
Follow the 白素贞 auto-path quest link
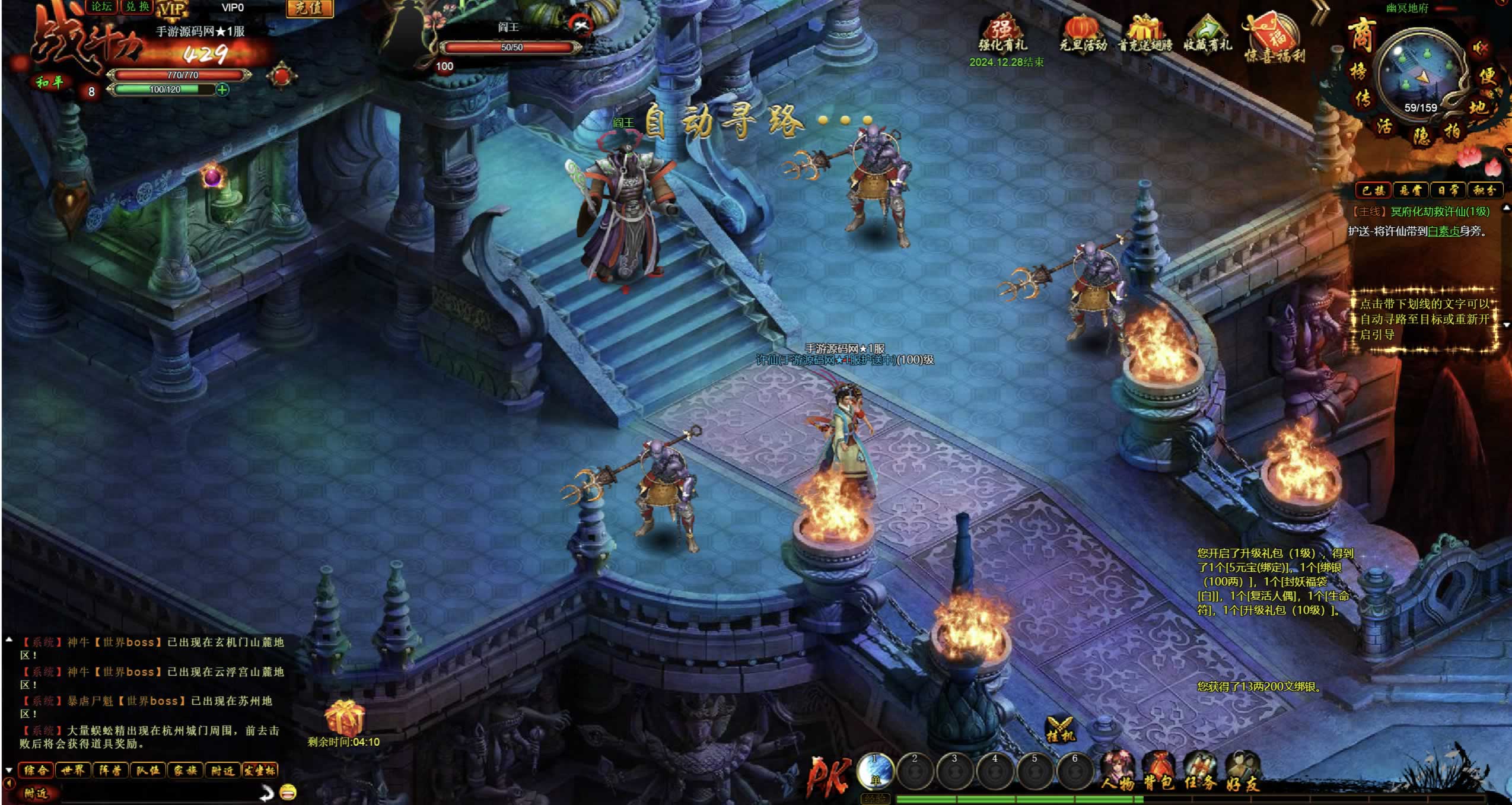(1443, 231)
